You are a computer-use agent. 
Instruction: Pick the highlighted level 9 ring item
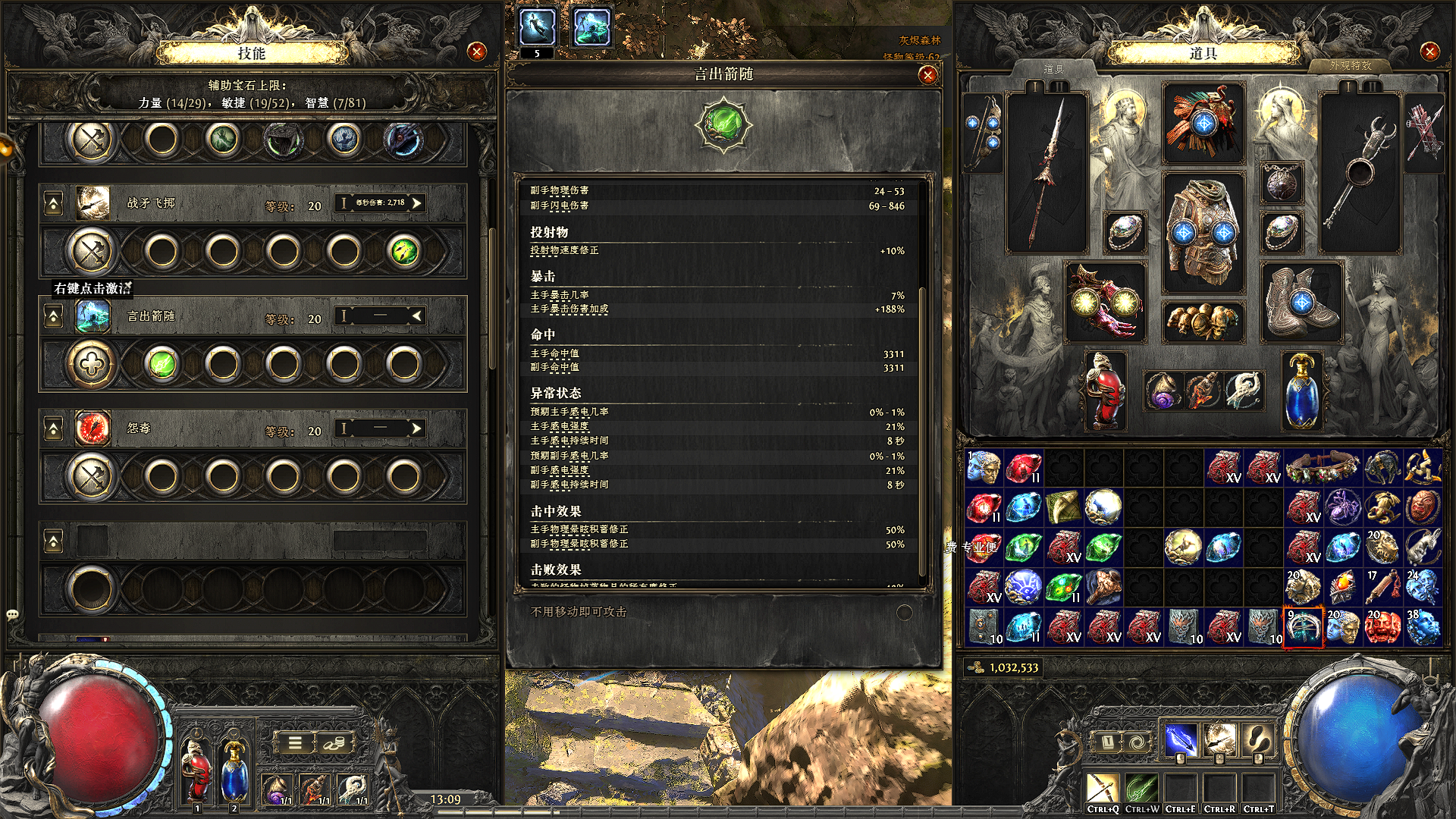1303,627
